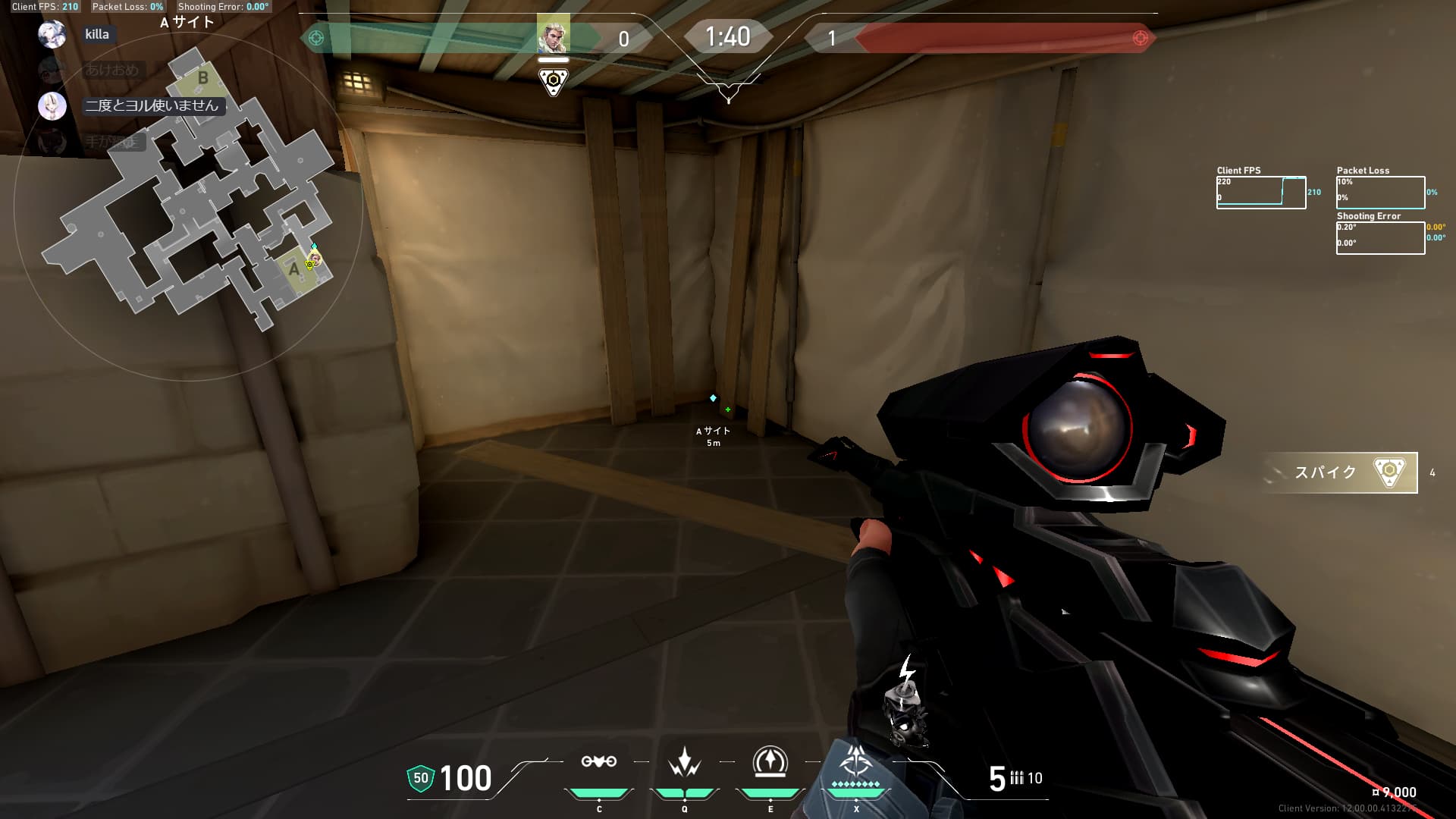Click the B site marker on minimap
The height and width of the screenshot is (819, 1456).
pos(202,77)
